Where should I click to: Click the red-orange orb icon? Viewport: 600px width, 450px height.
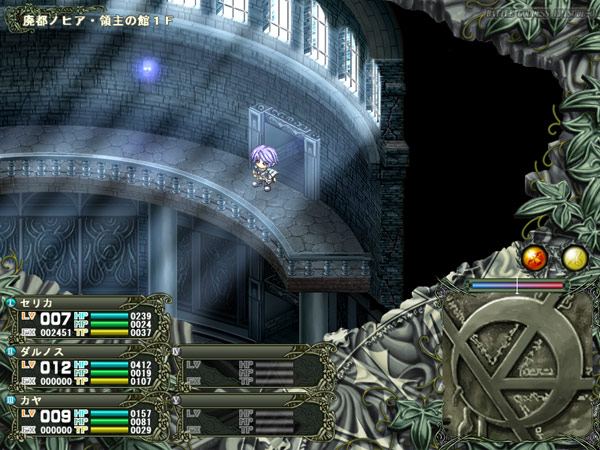click(x=536, y=258)
